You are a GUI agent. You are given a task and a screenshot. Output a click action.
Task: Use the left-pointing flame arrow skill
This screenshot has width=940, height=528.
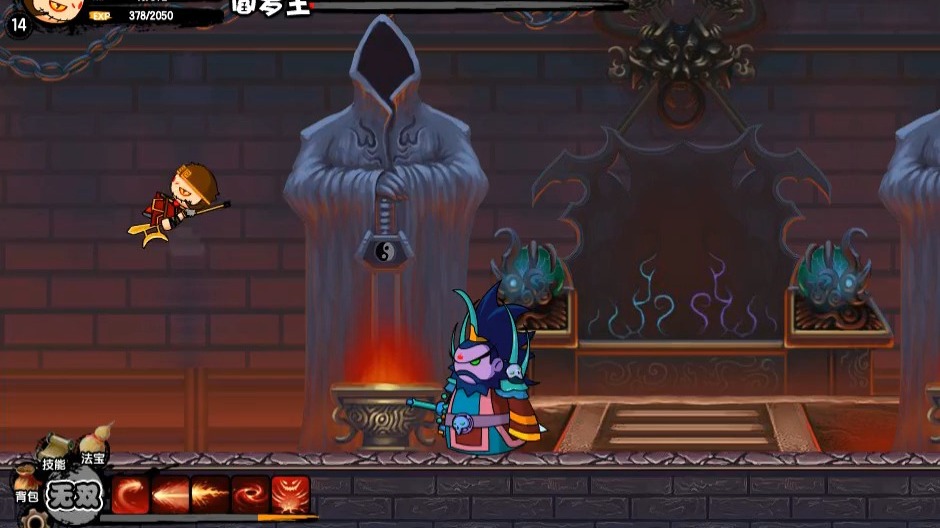point(170,494)
